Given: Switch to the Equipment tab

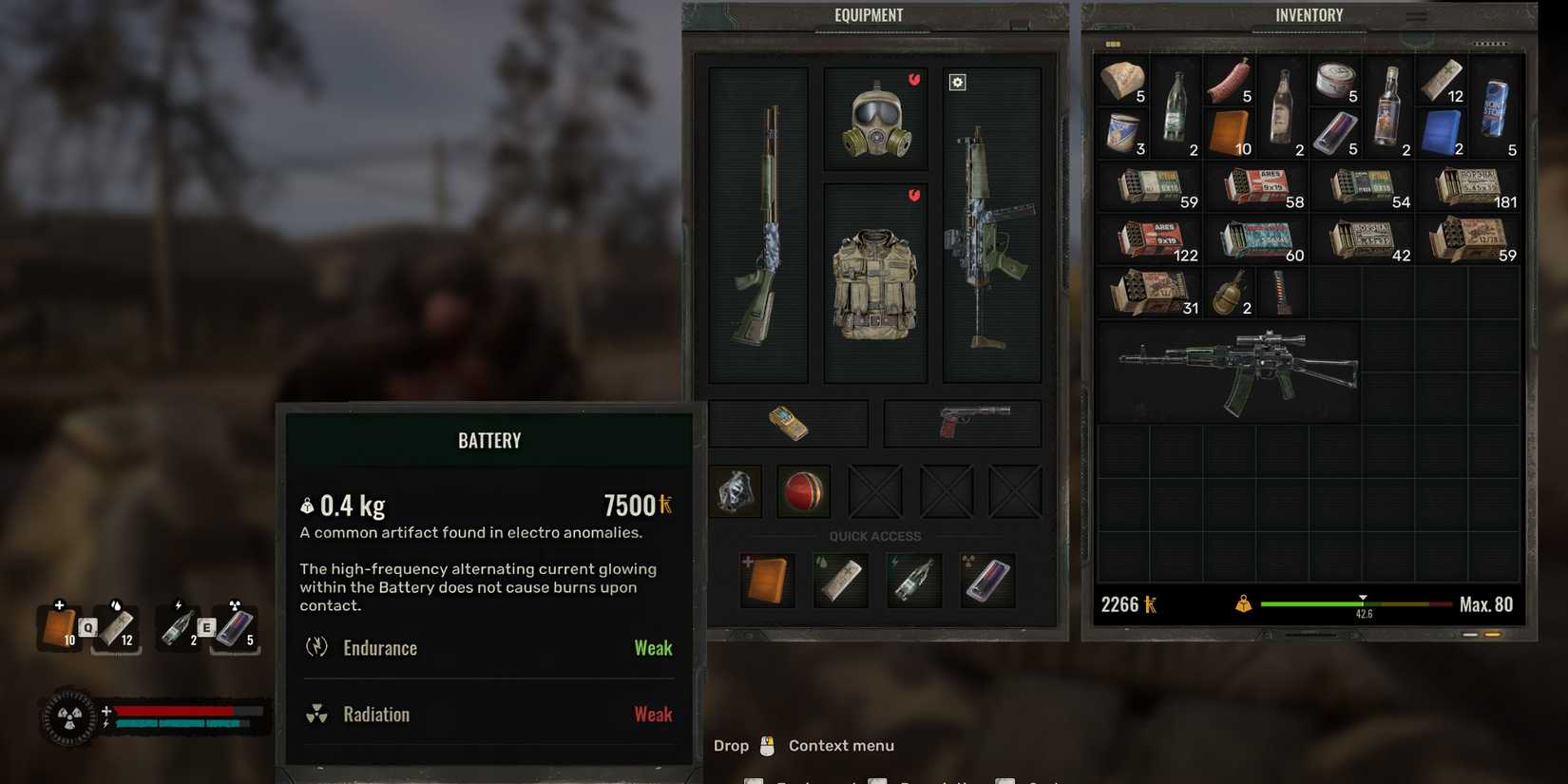Looking at the screenshot, I should click(x=870, y=15).
